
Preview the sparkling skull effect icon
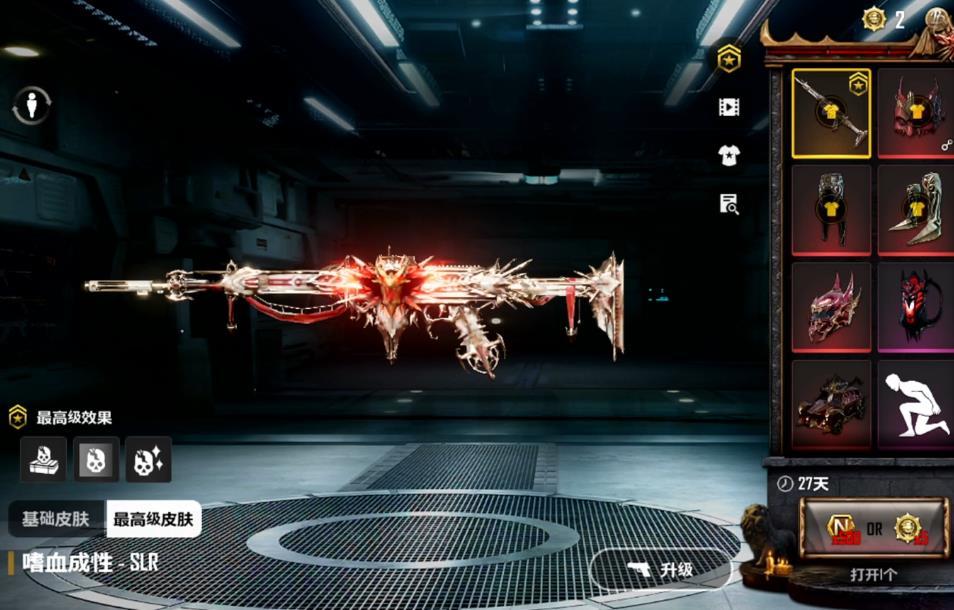click(x=148, y=459)
